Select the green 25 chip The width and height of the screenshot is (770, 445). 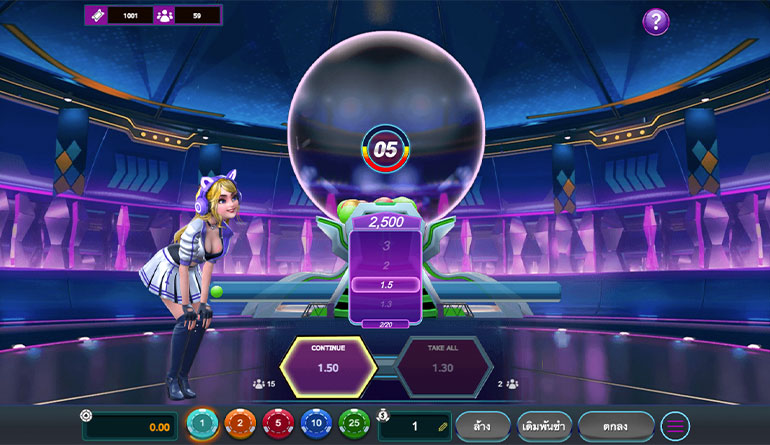point(354,425)
